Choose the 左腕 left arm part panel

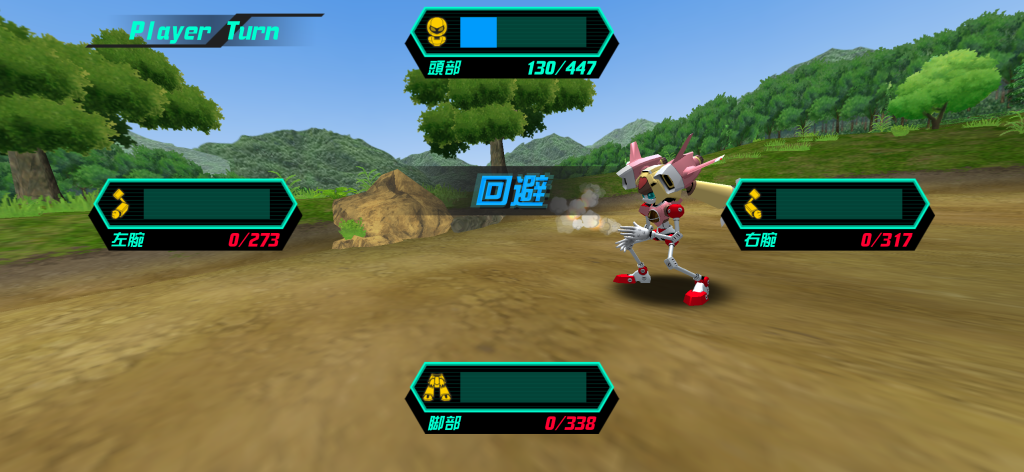pyautogui.click(x=197, y=214)
